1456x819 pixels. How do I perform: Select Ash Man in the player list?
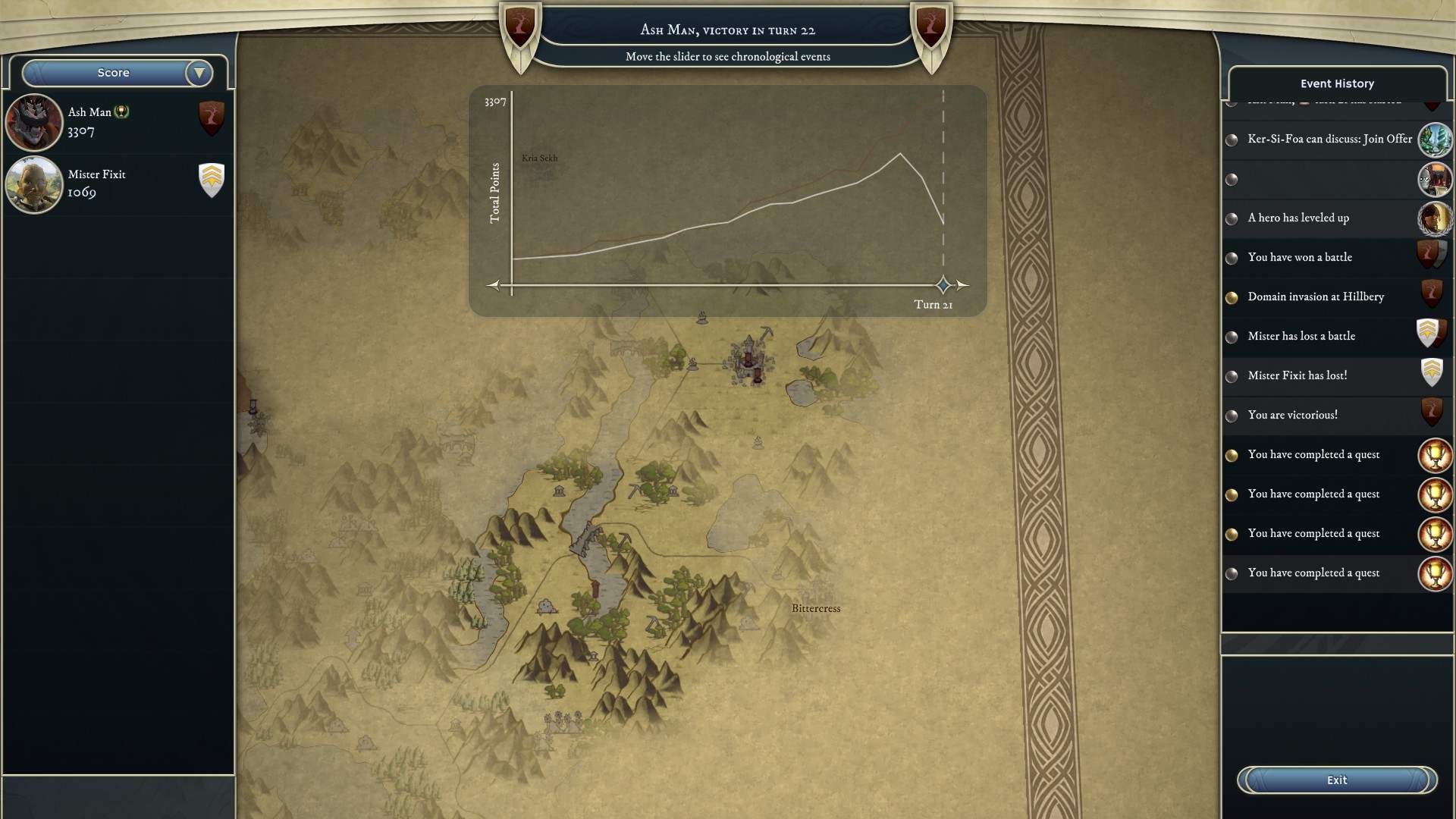pyautogui.click(x=114, y=121)
